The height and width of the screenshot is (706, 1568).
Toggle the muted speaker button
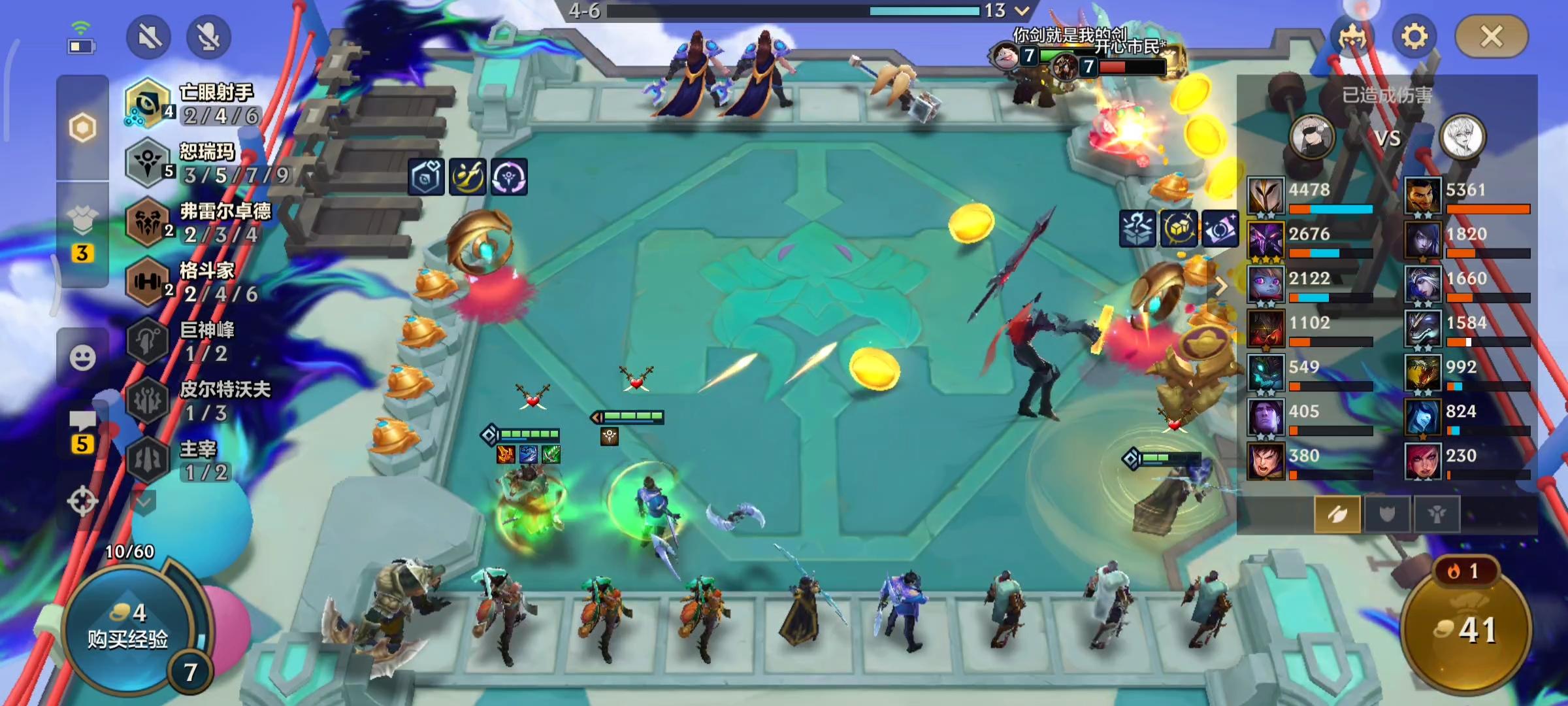click(x=149, y=37)
